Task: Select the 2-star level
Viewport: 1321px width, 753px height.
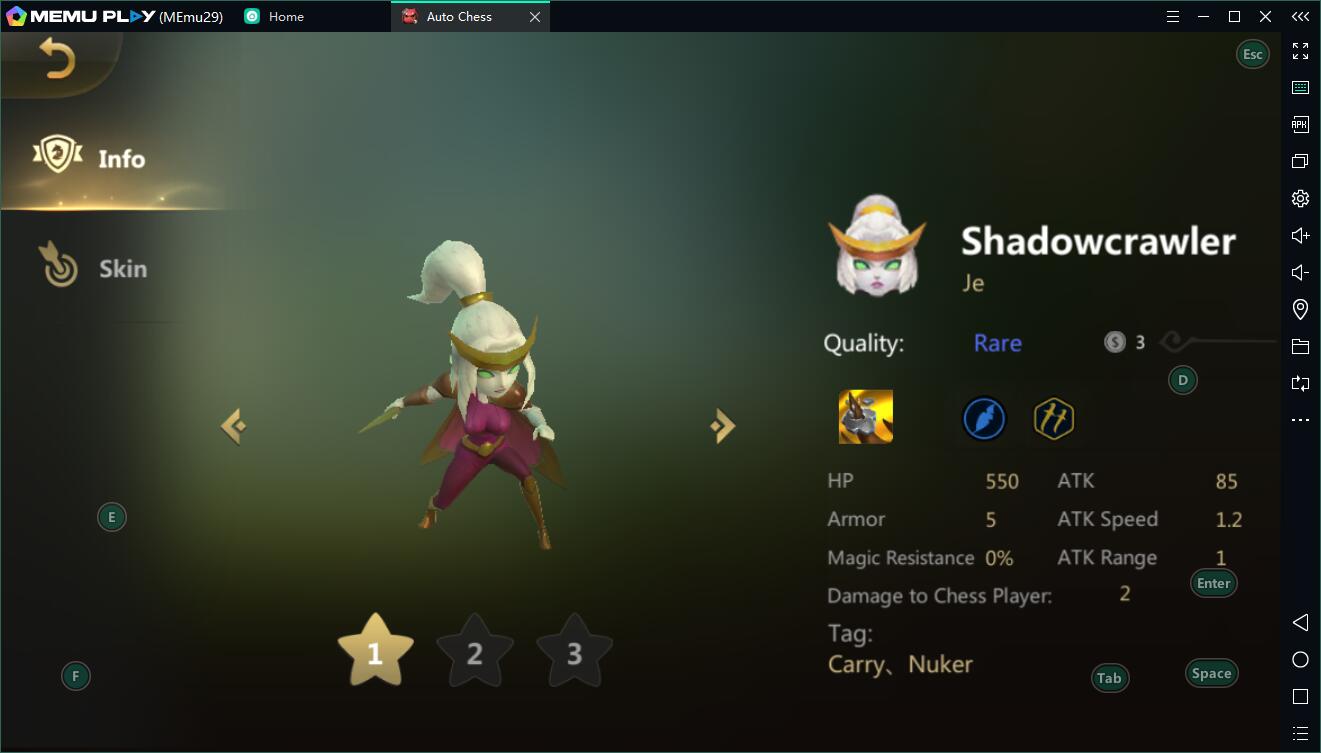Action: point(475,653)
